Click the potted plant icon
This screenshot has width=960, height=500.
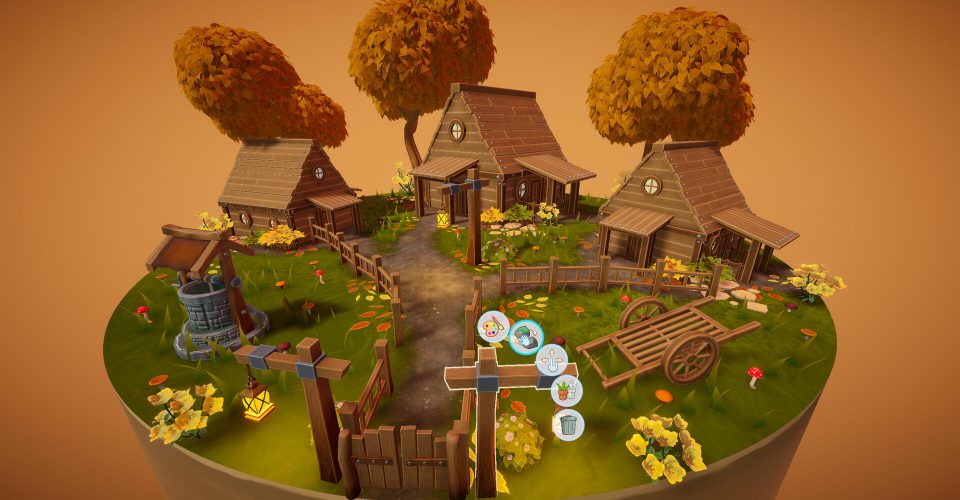[566, 390]
